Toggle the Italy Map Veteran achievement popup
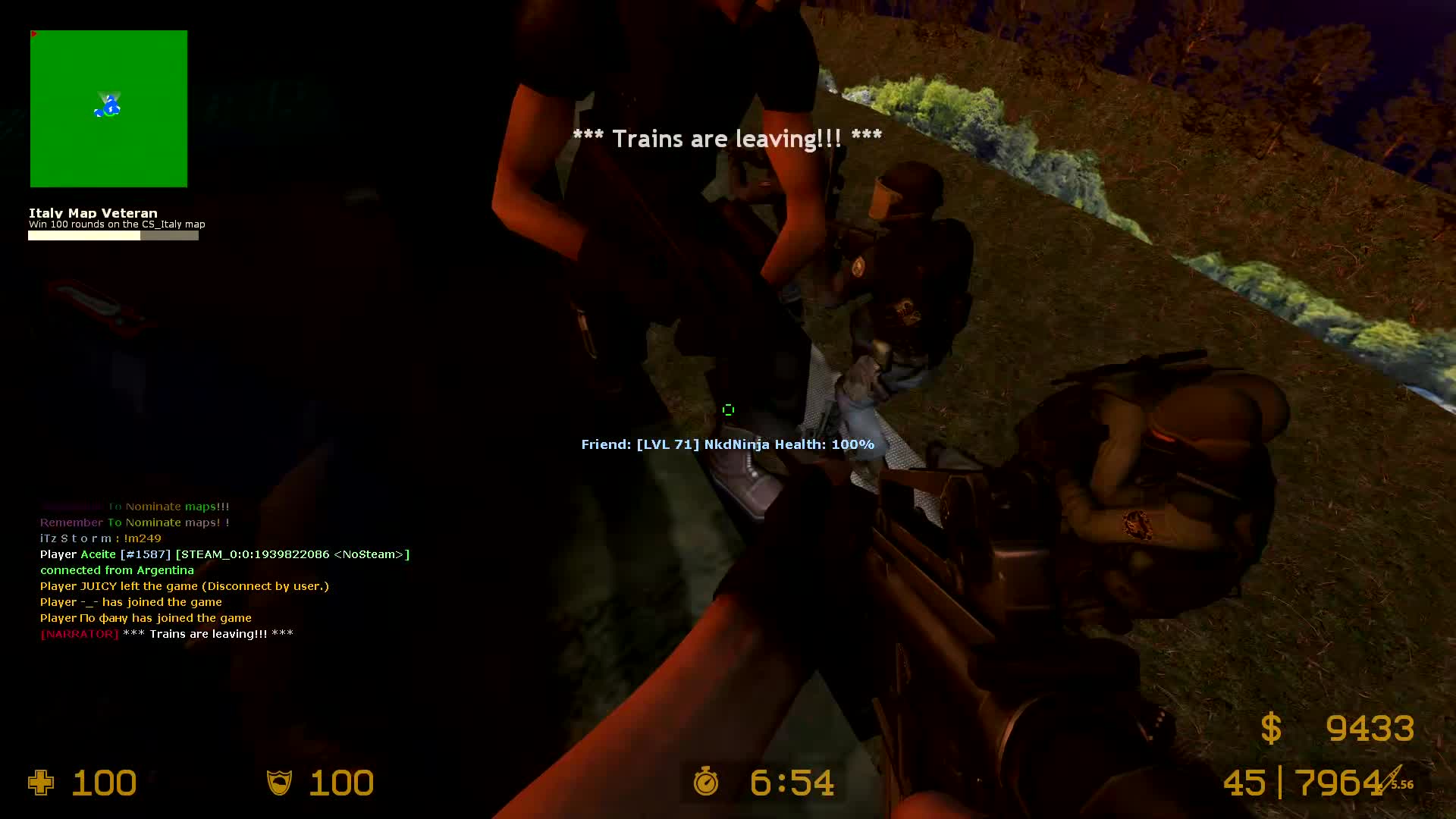1456x819 pixels. (x=93, y=213)
